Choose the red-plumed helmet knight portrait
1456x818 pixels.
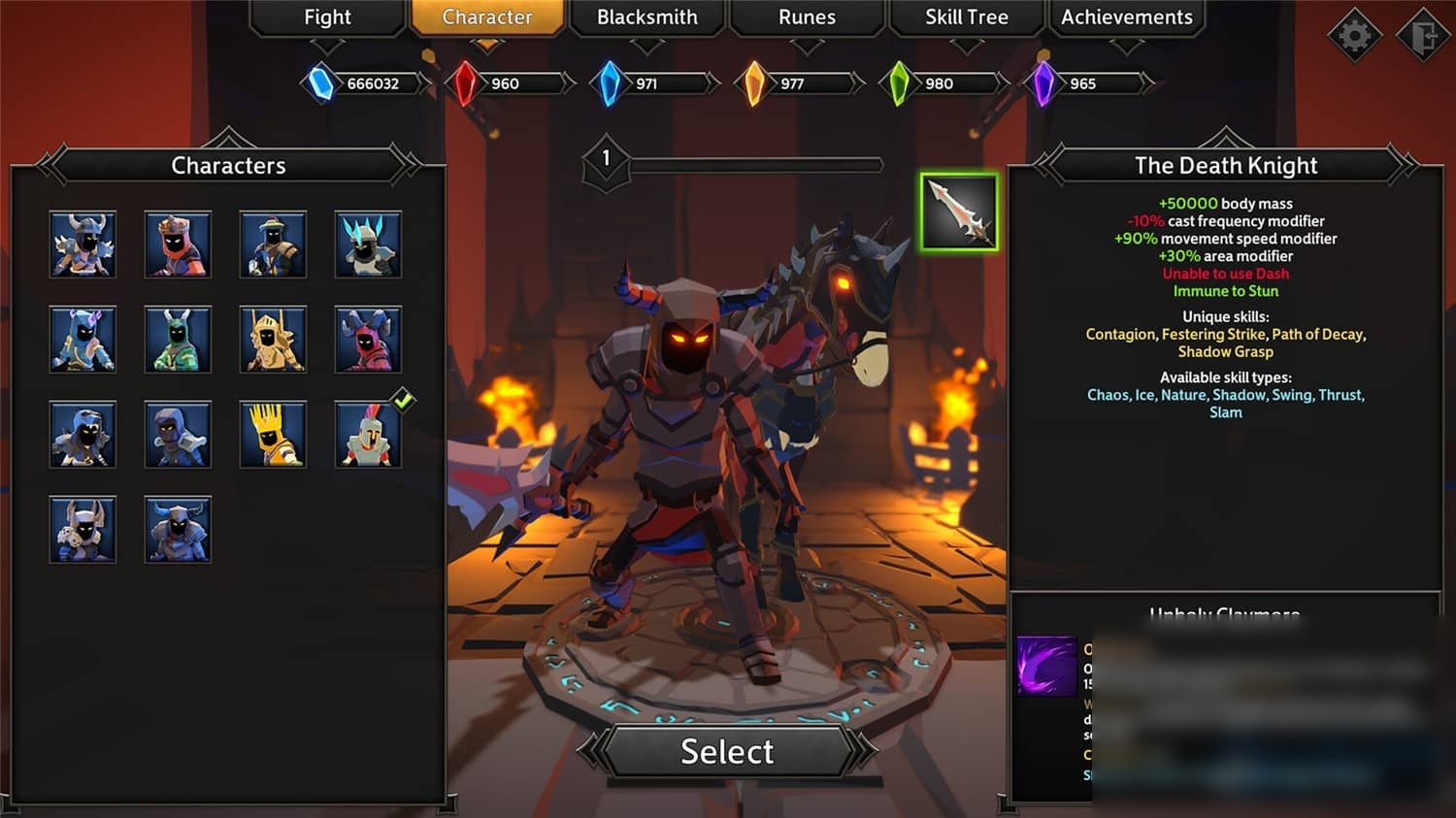(368, 435)
